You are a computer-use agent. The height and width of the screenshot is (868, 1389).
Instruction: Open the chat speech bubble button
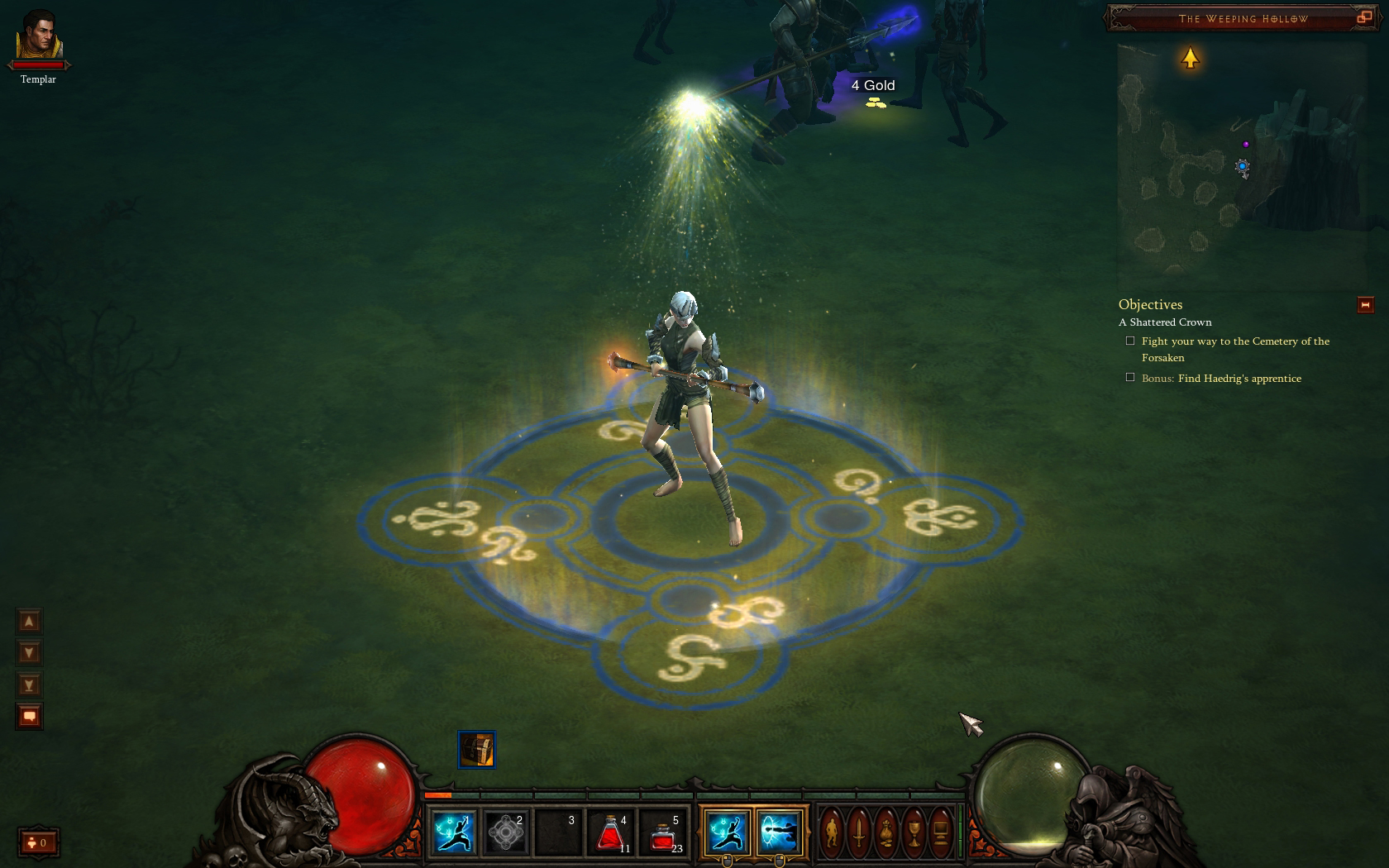pyautogui.click(x=29, y=716)
